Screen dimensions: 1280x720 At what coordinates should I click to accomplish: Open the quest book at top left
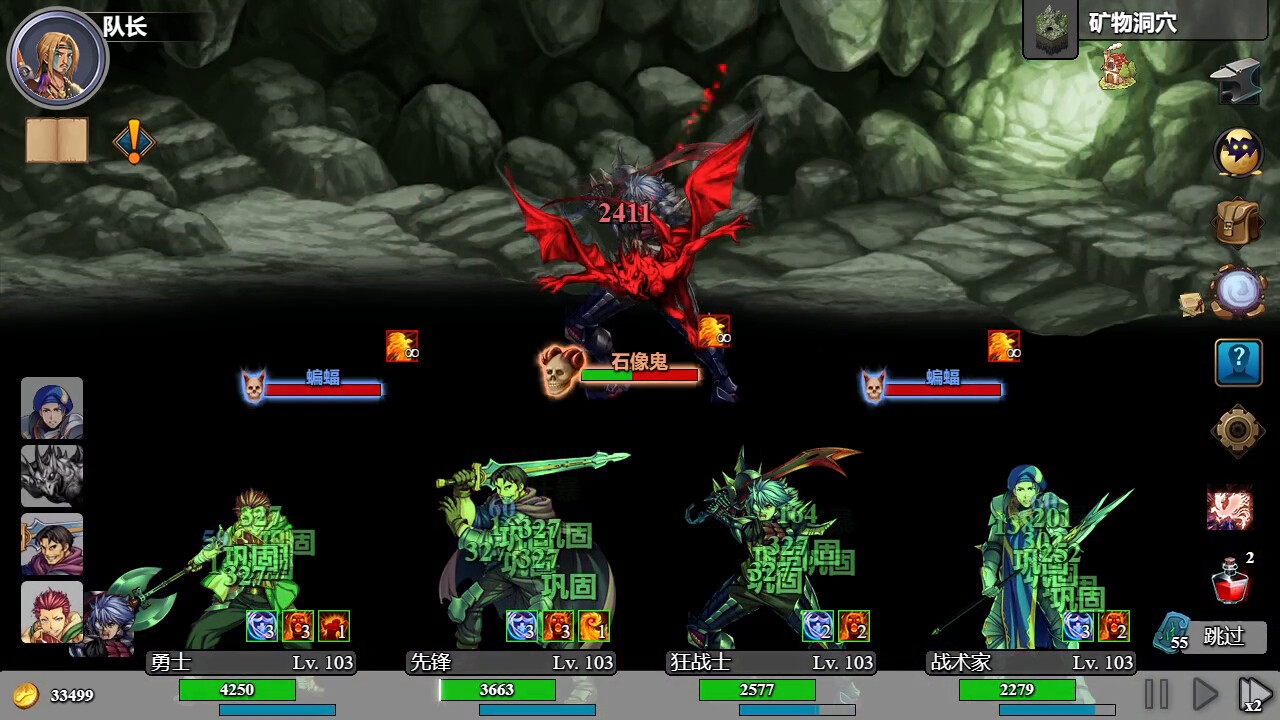[x=55, y=139]
